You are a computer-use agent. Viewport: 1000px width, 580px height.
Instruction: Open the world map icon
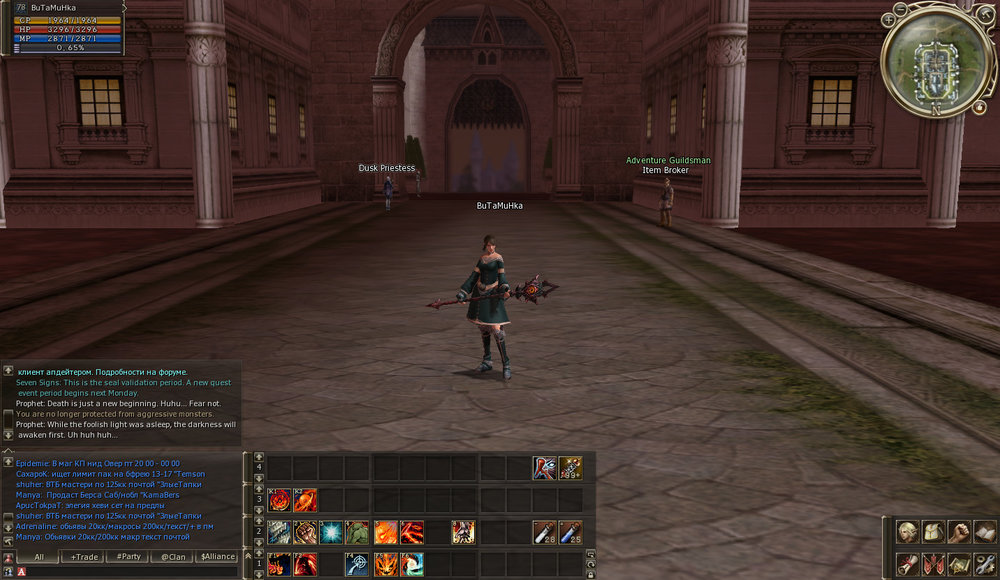pyautogui.click(x=958, y=564)
